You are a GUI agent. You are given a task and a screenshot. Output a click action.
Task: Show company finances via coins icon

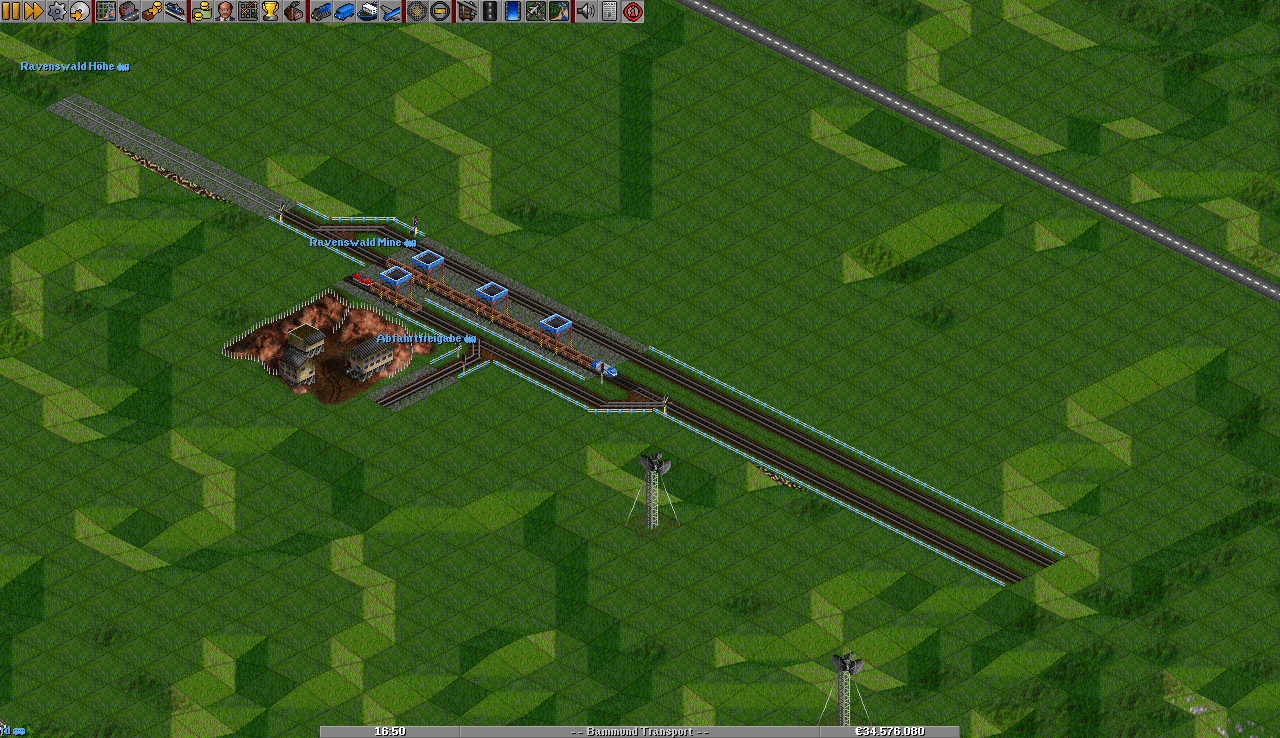(x=202, y=11)
